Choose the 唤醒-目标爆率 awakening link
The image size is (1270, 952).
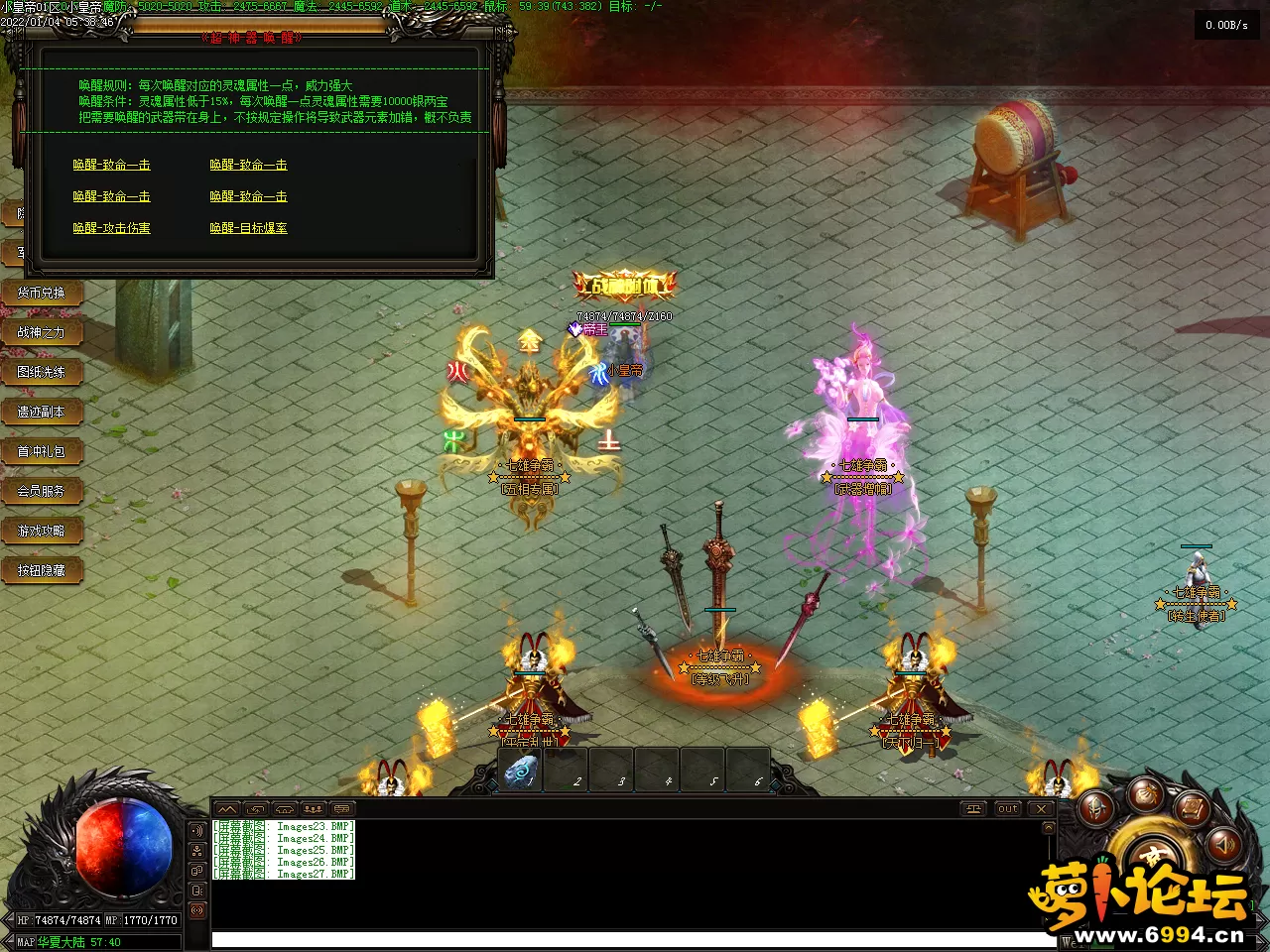248,228
